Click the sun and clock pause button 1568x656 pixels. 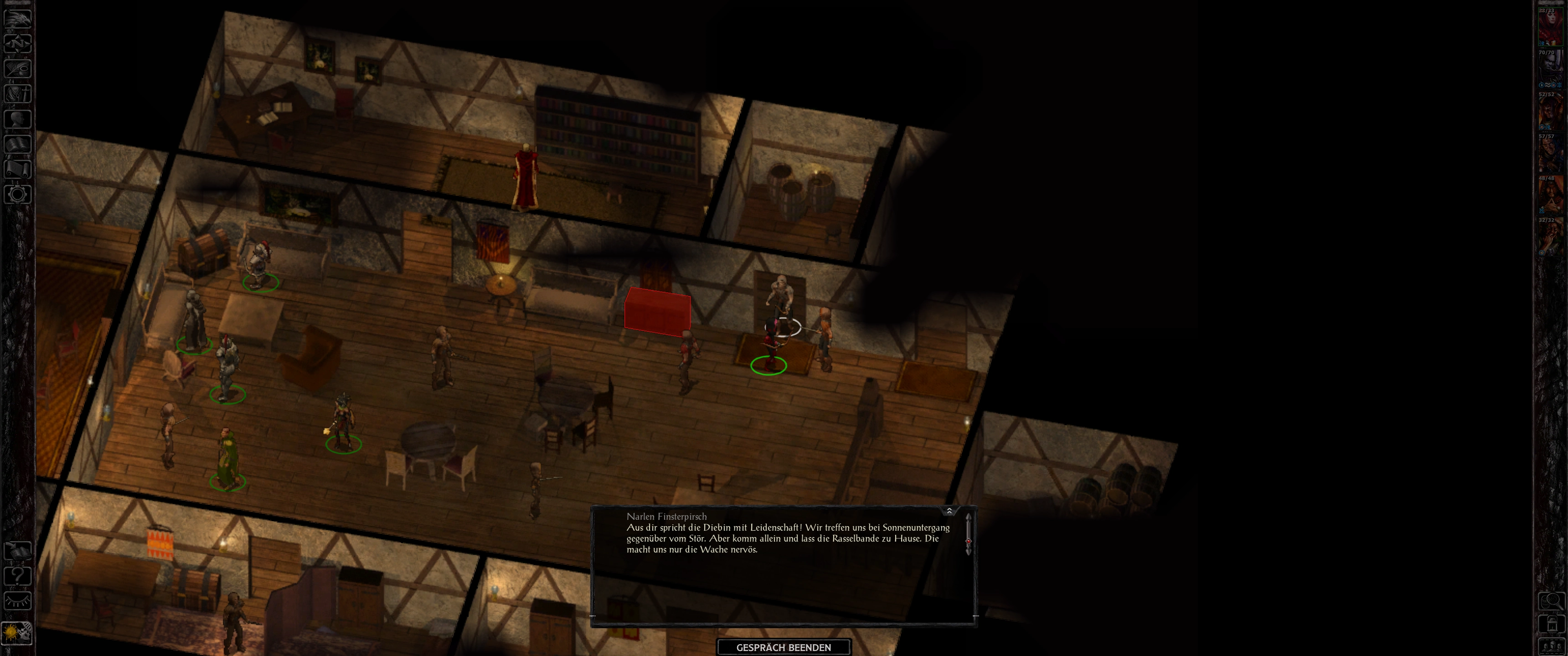(x=17, y=633)
